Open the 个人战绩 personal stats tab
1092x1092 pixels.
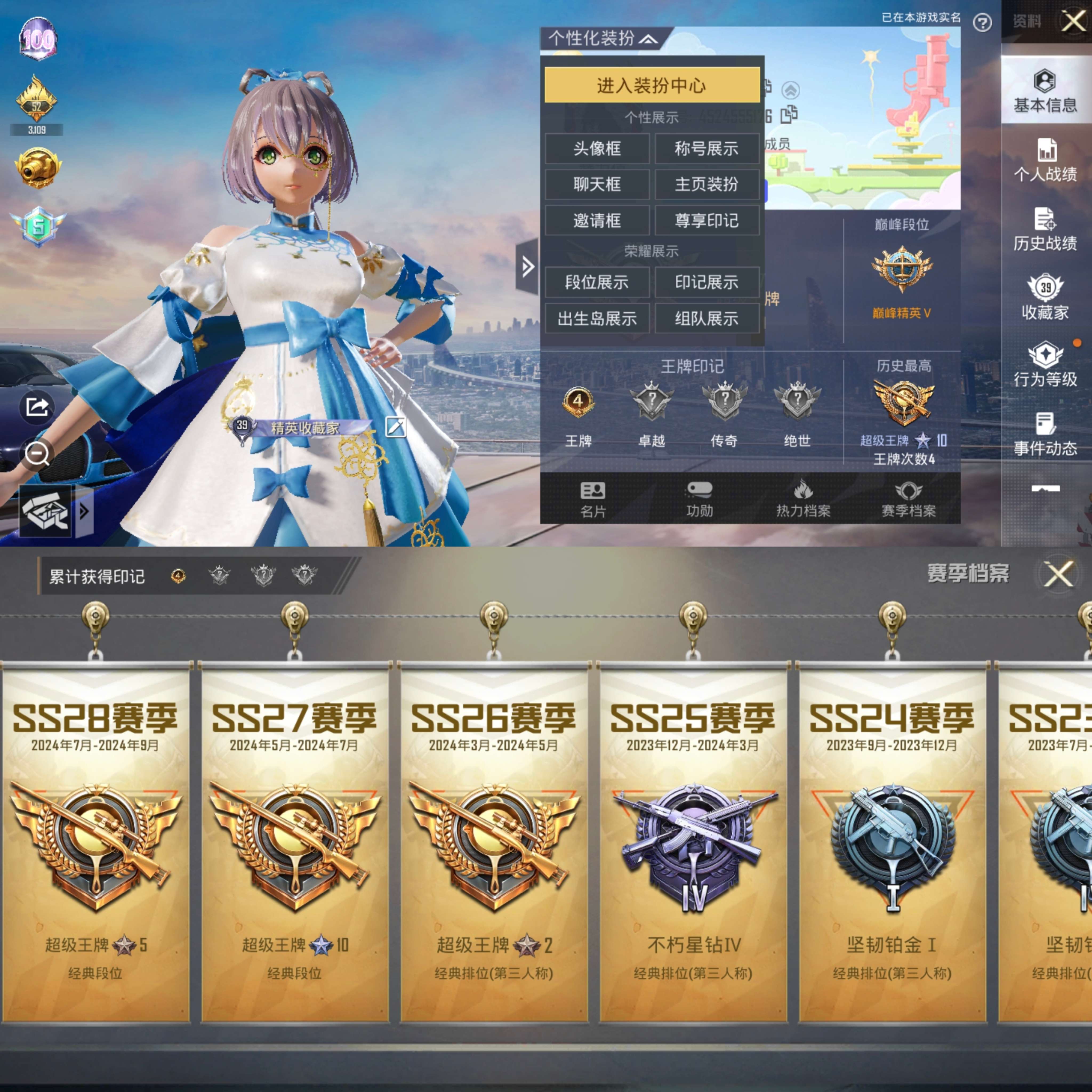click(x=1045, y=160)
